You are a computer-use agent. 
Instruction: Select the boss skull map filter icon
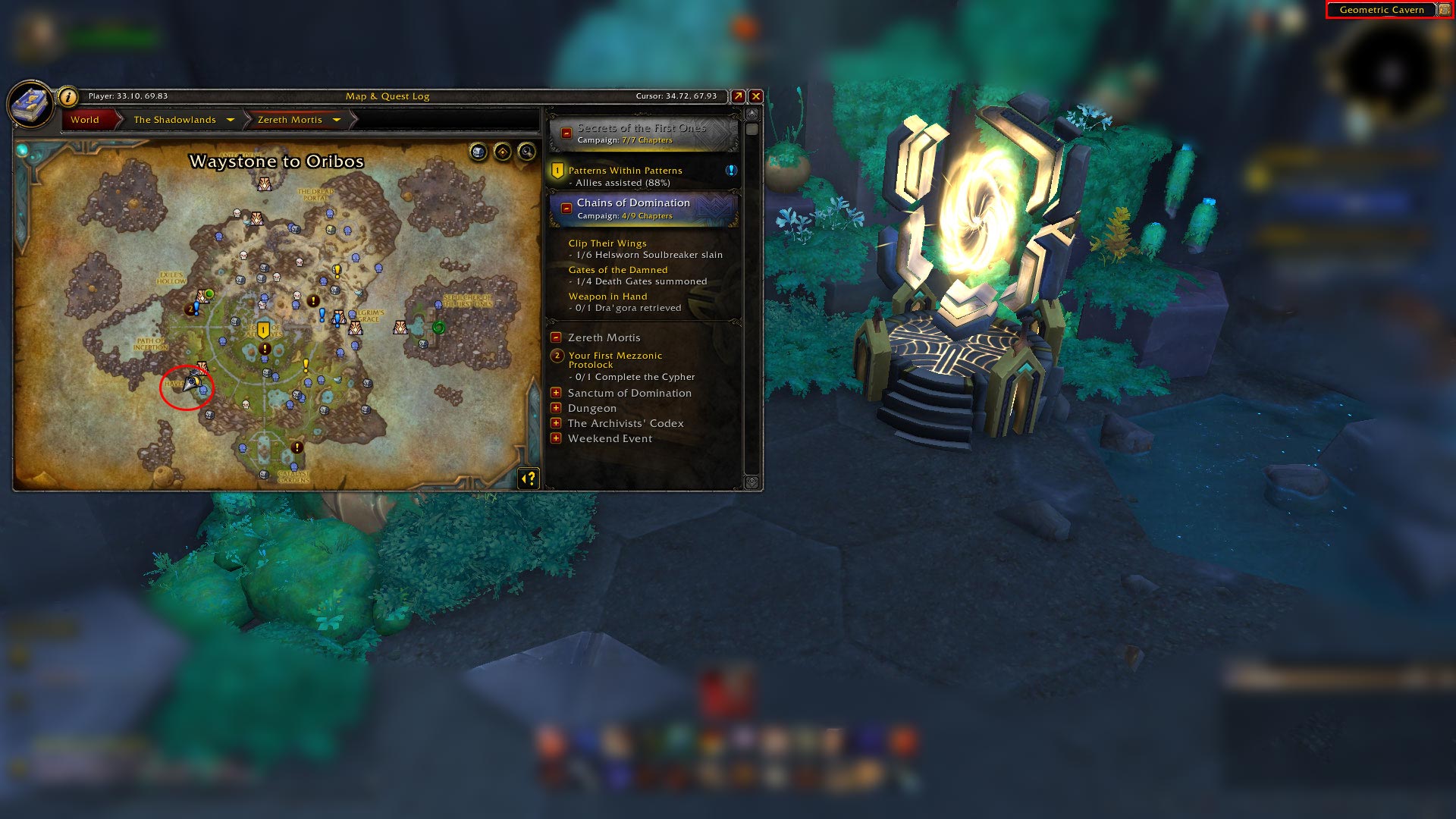478,152
